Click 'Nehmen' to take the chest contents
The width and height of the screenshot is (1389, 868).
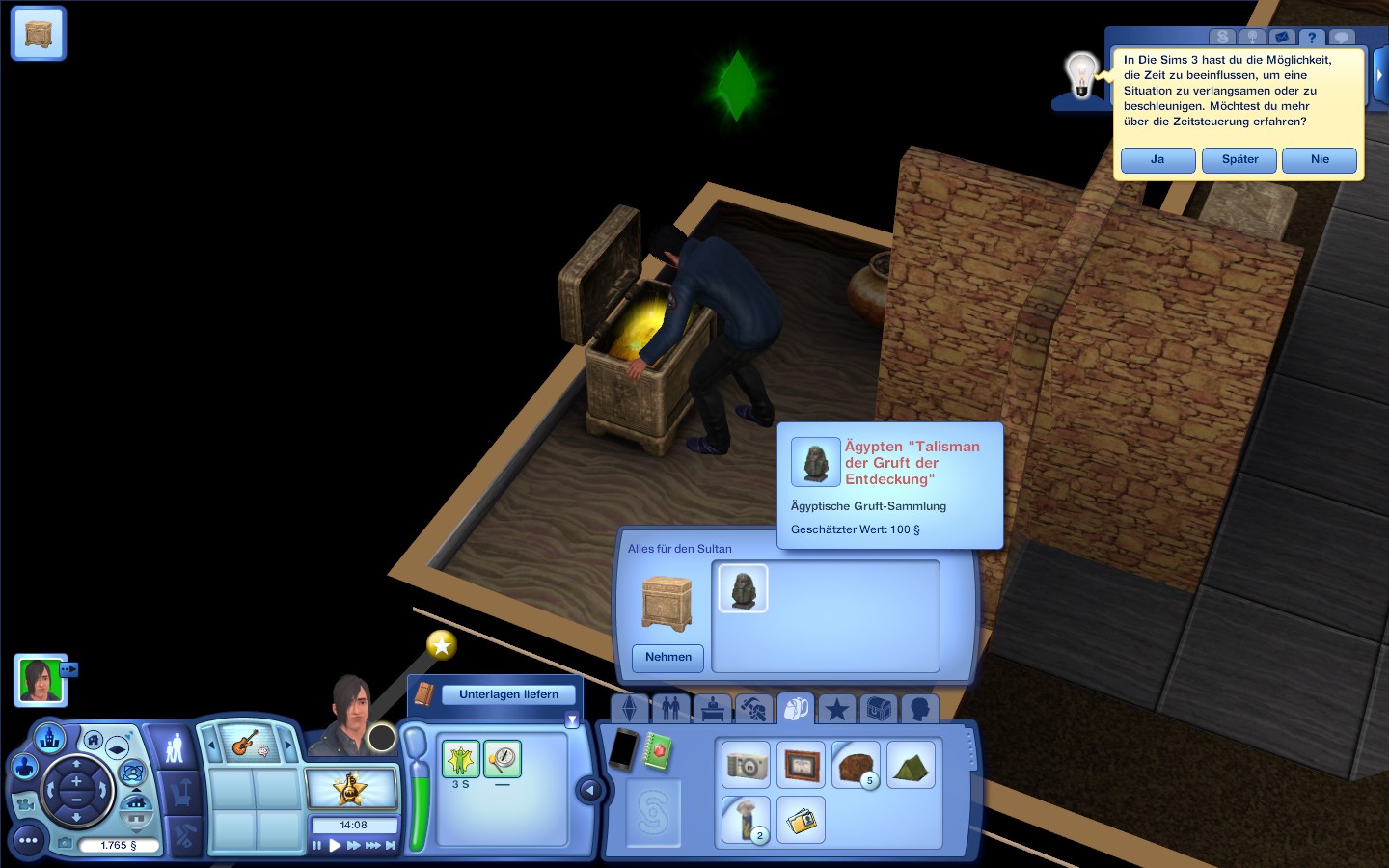668,658
